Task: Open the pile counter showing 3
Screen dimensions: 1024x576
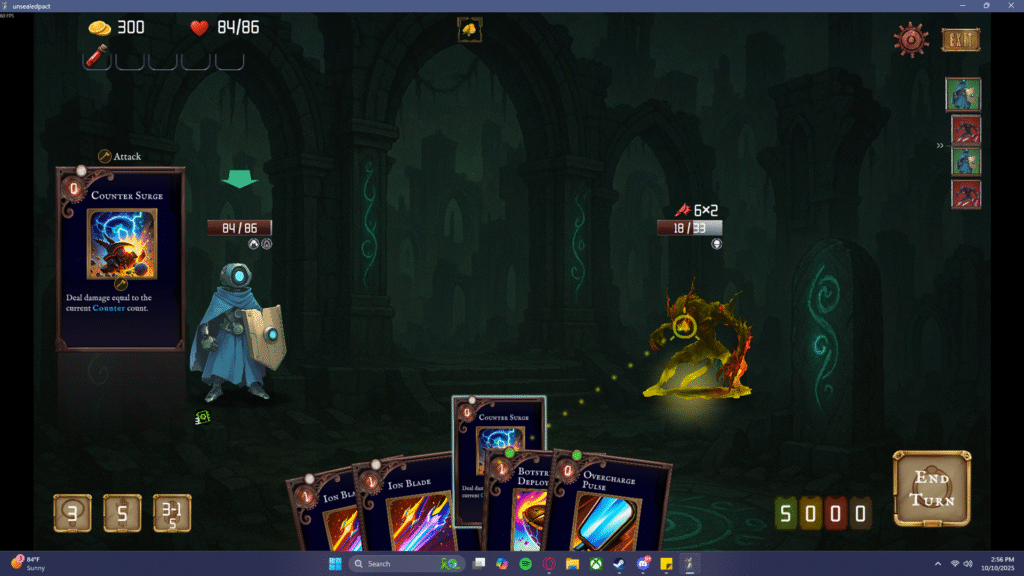Action: tap(72, 513)
